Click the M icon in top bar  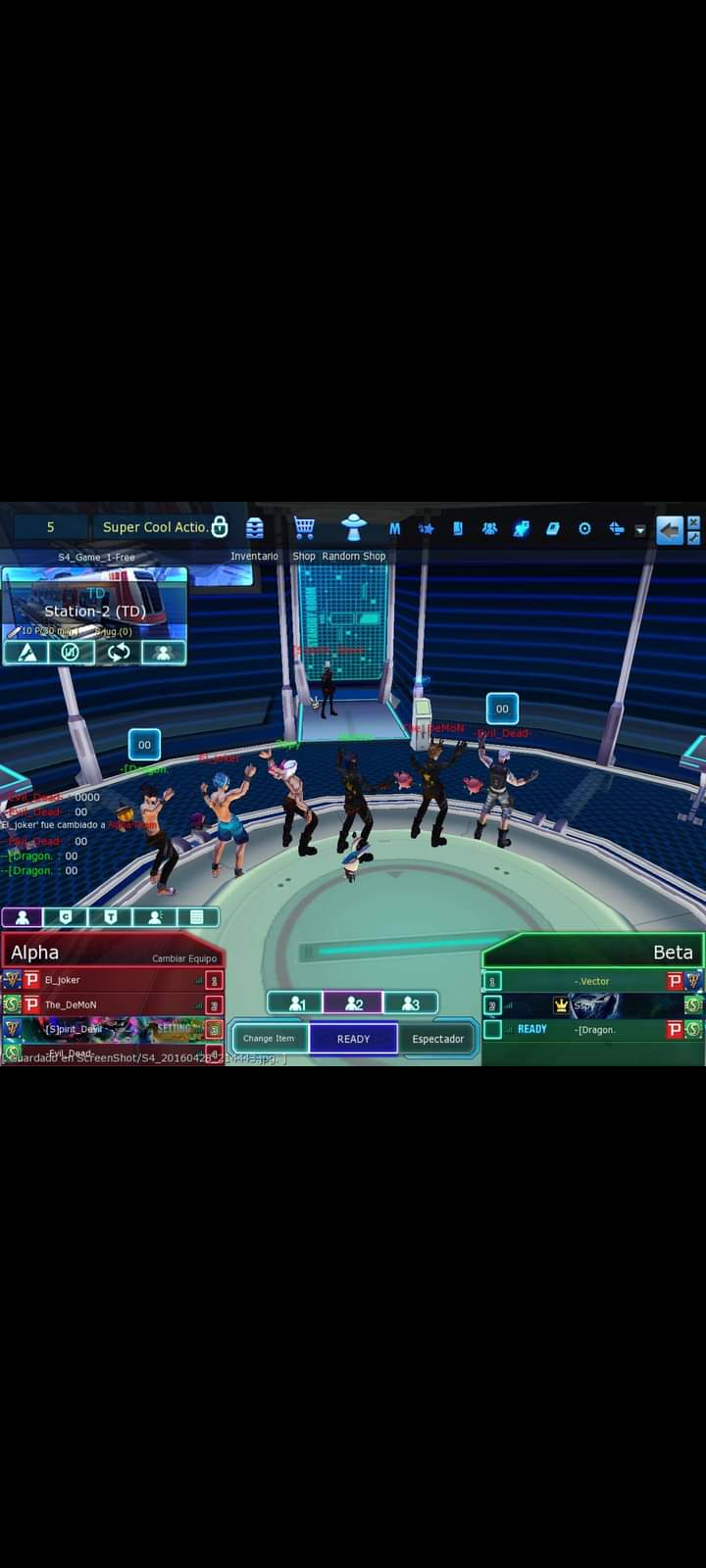[x=394, y=529]
